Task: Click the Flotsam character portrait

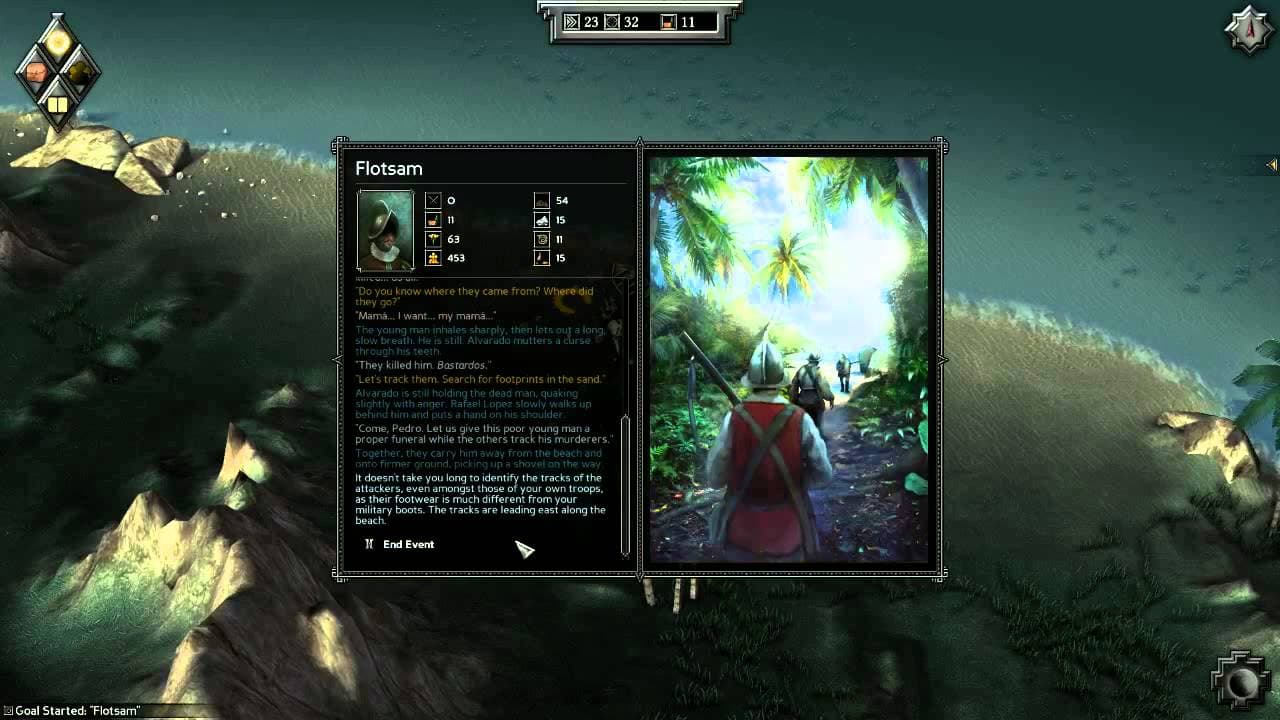Action: (385, 231)
